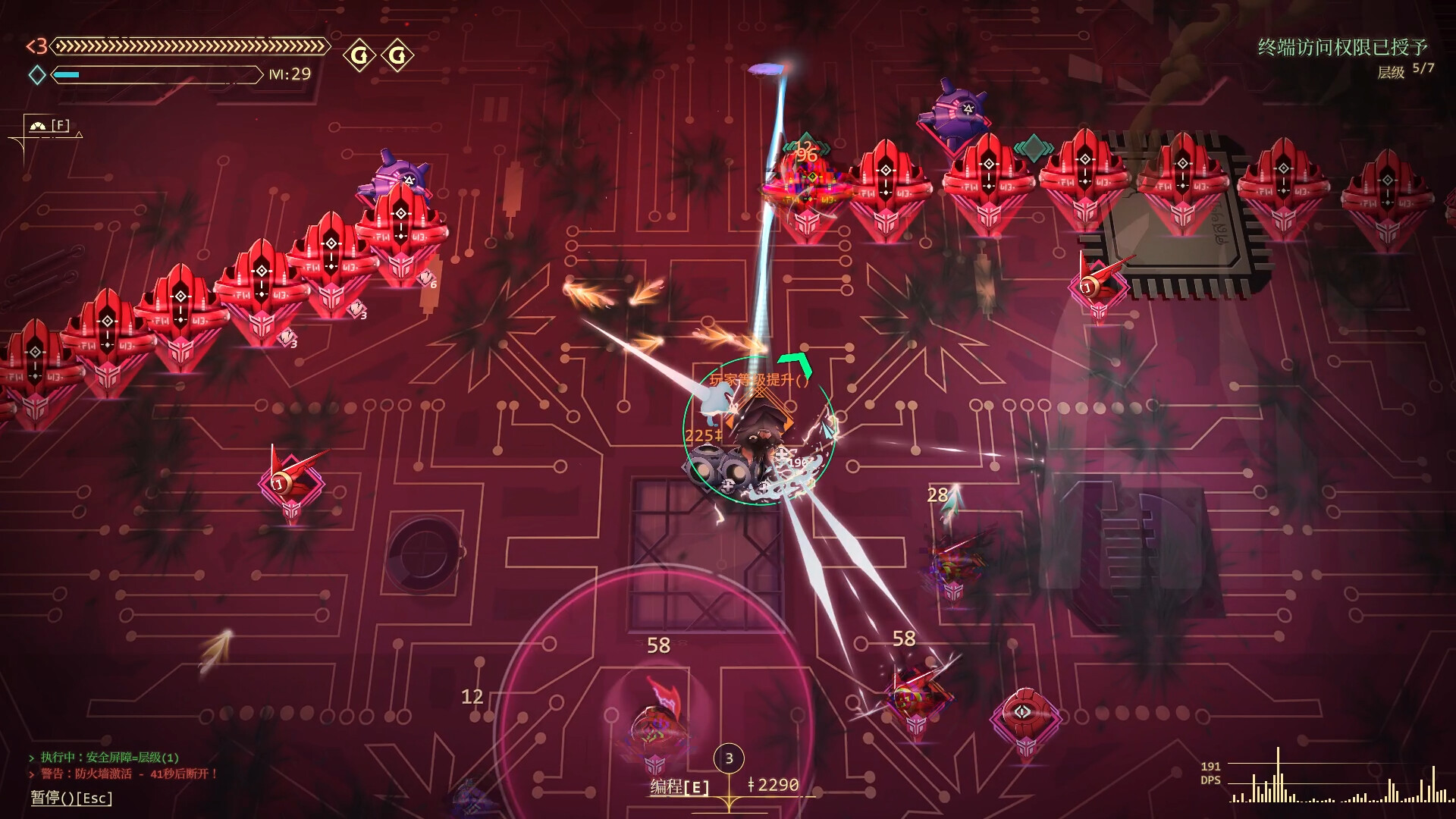Open the 编程 programming menu
The image size is (1456, 819).
pos(679,787)
